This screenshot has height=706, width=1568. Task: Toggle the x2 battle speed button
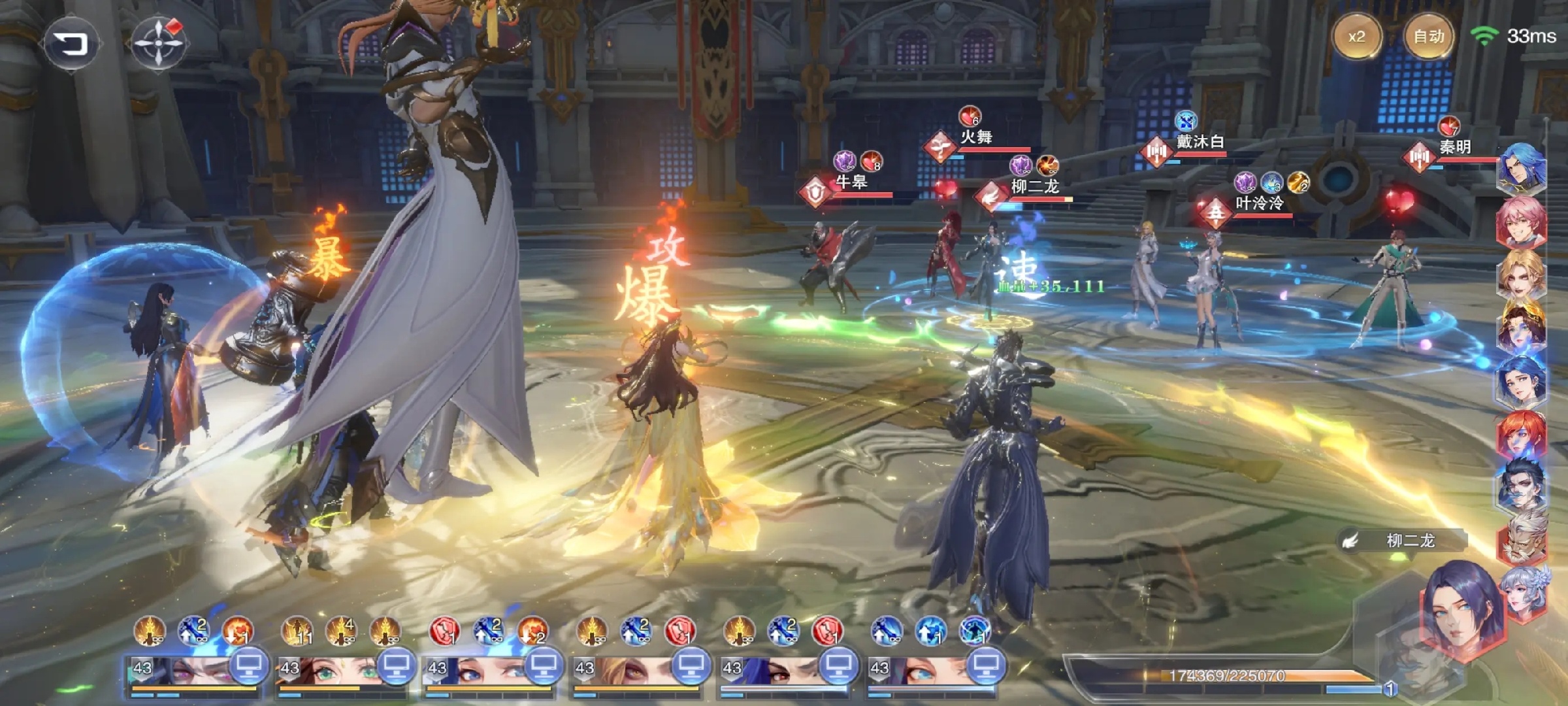(x=1356, y=37)
